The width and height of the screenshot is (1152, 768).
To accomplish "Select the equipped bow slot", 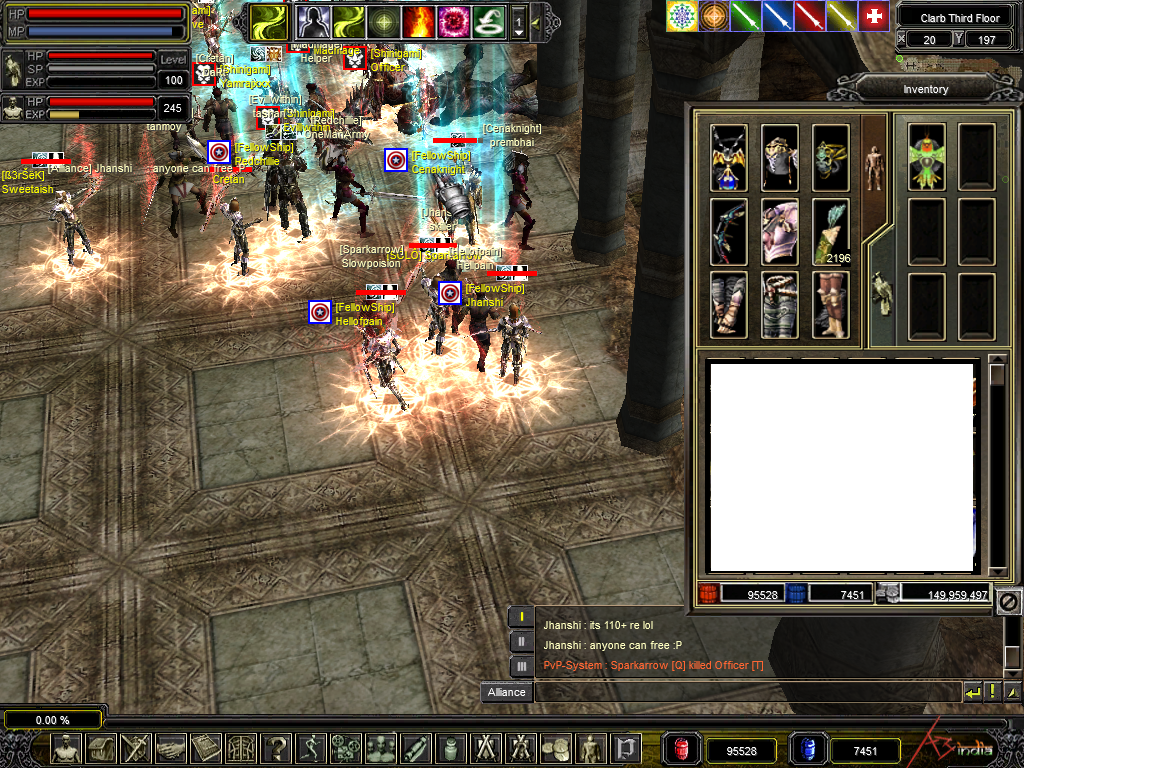I will coord(729,232).
